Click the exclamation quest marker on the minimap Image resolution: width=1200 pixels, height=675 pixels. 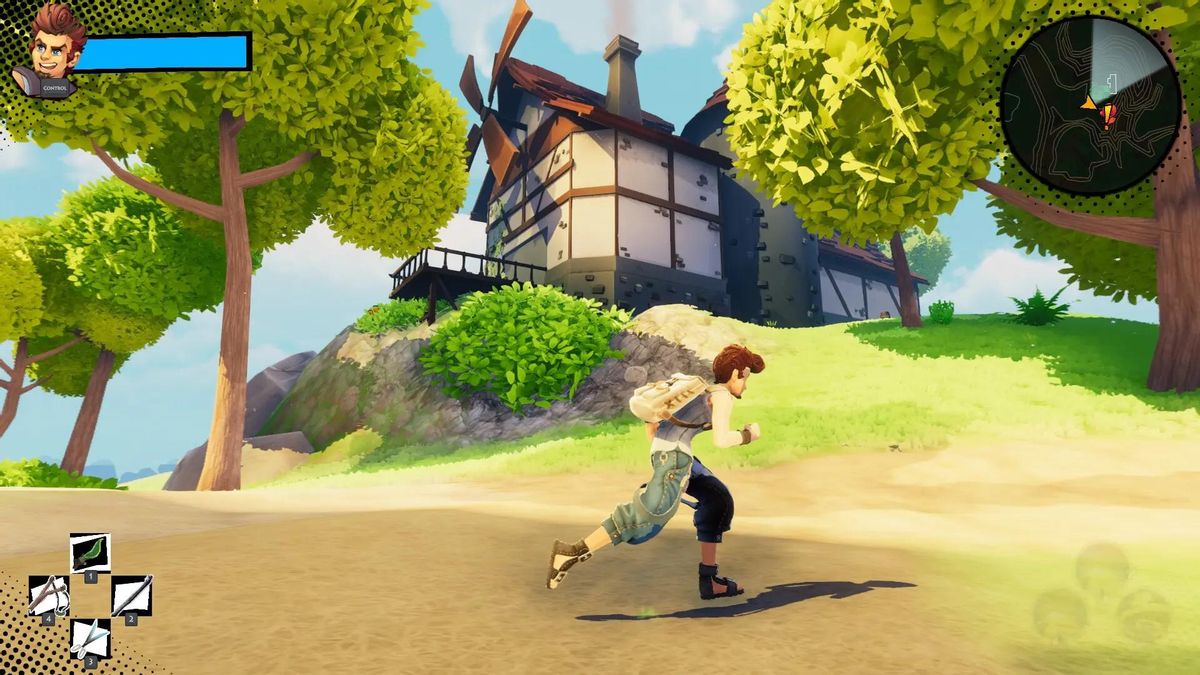1107,117
